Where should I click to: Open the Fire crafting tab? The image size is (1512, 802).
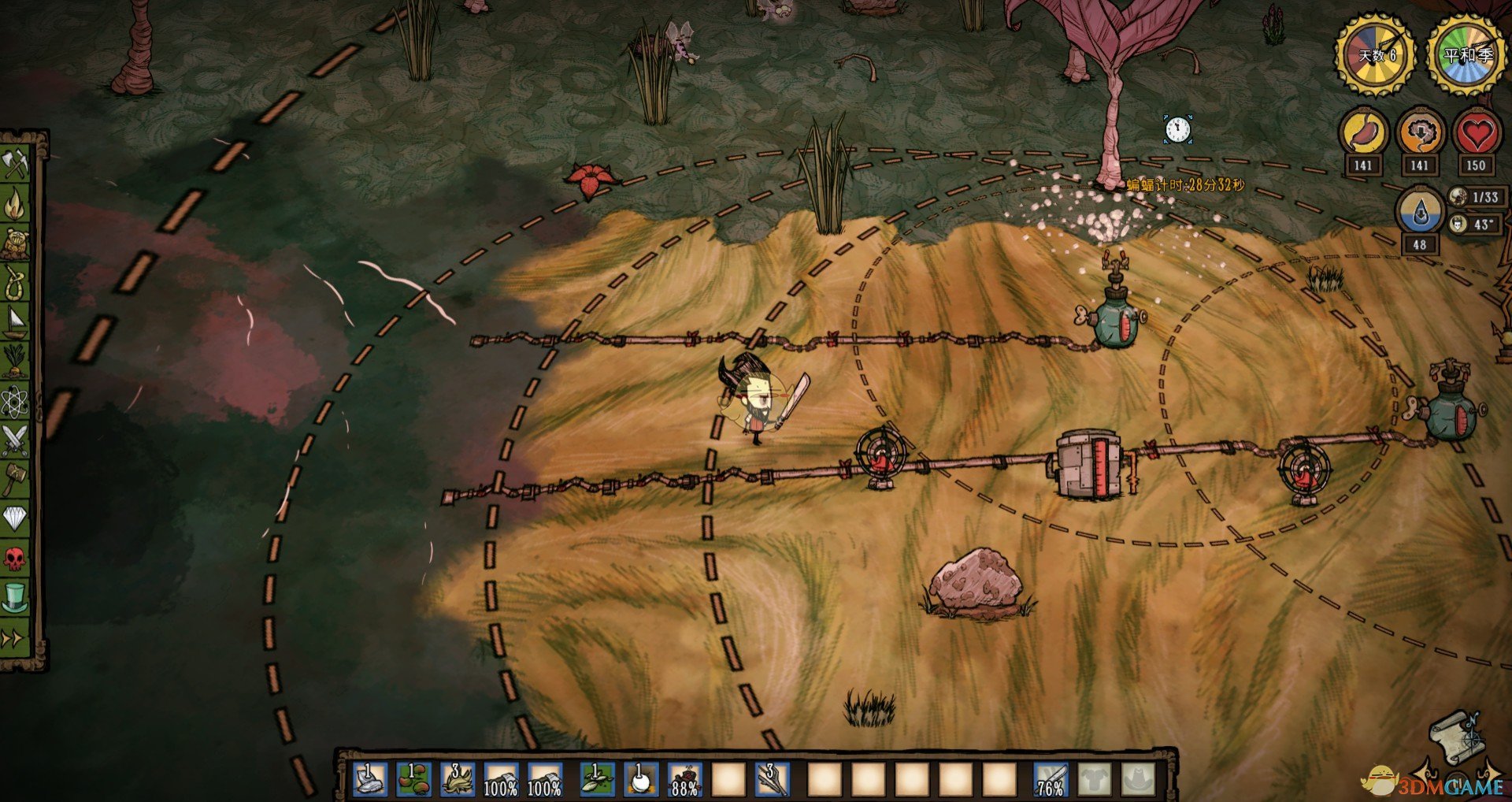click(15, 204)
